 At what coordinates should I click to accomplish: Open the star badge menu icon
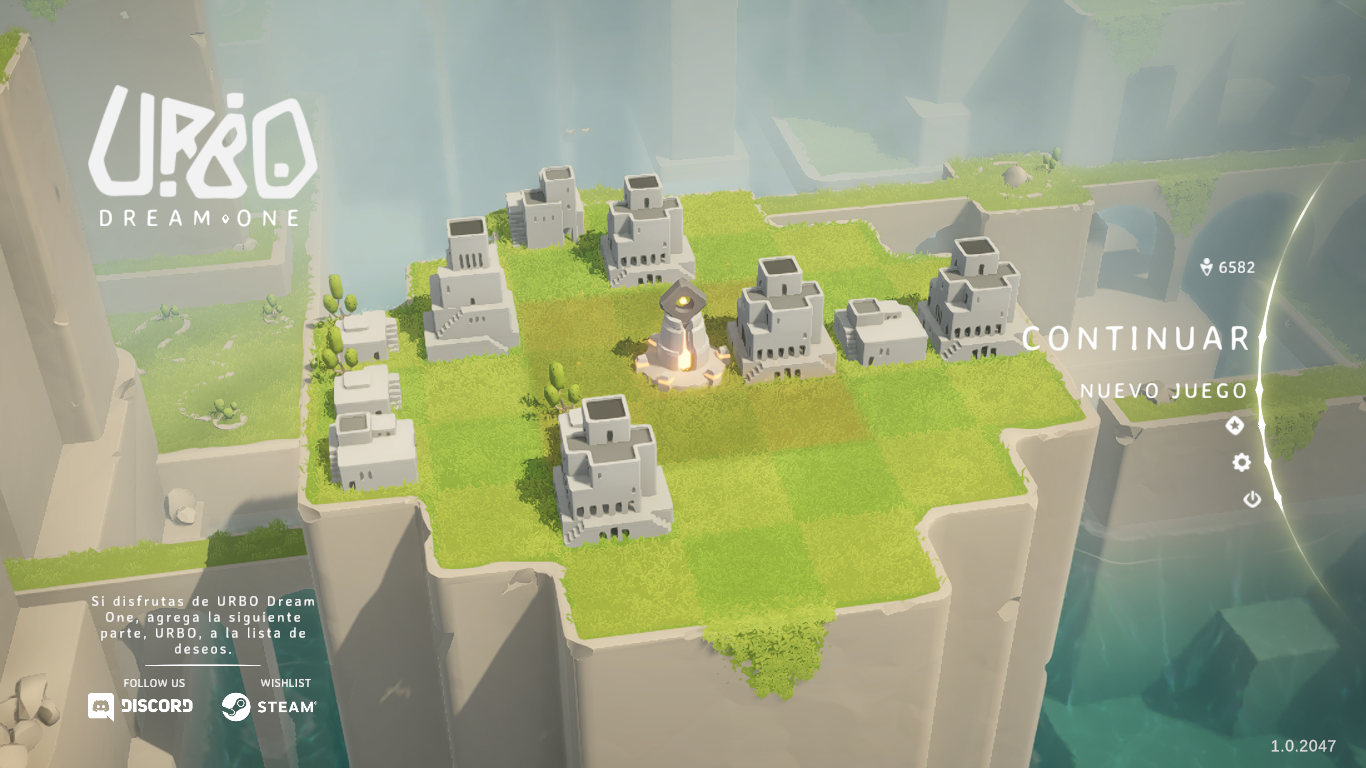(1235, 426)
